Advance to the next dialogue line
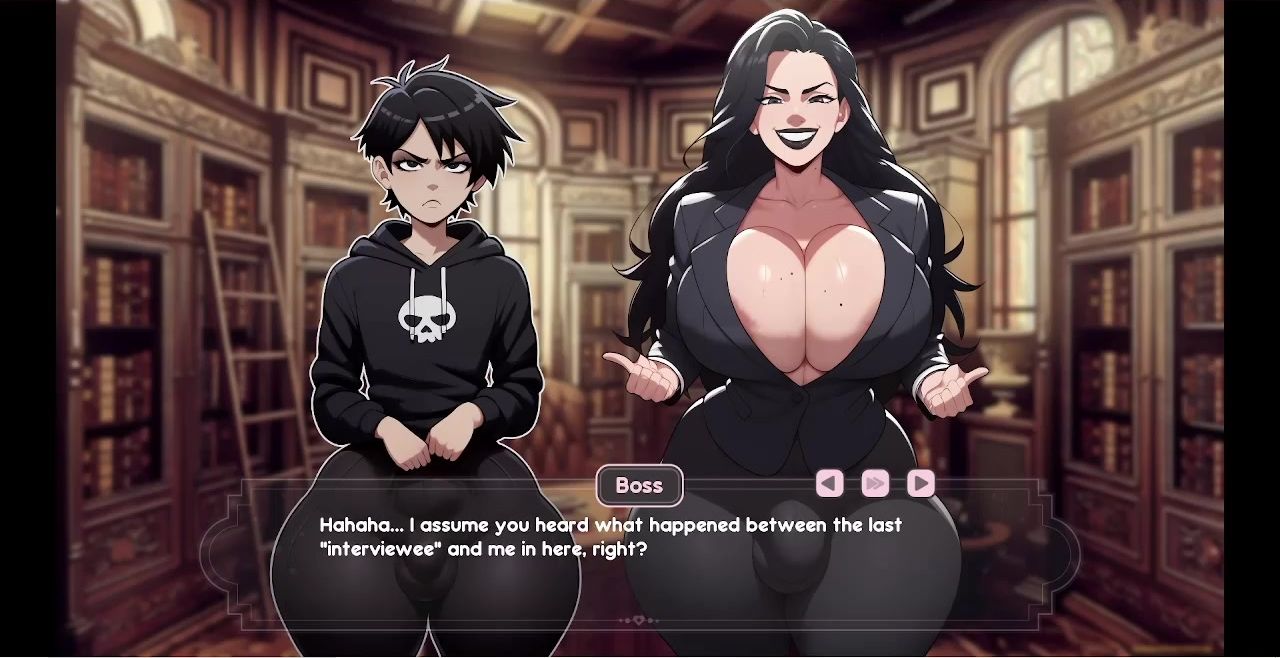The width and height of the screenshot is (1280, 658). [x=920, y=484]
